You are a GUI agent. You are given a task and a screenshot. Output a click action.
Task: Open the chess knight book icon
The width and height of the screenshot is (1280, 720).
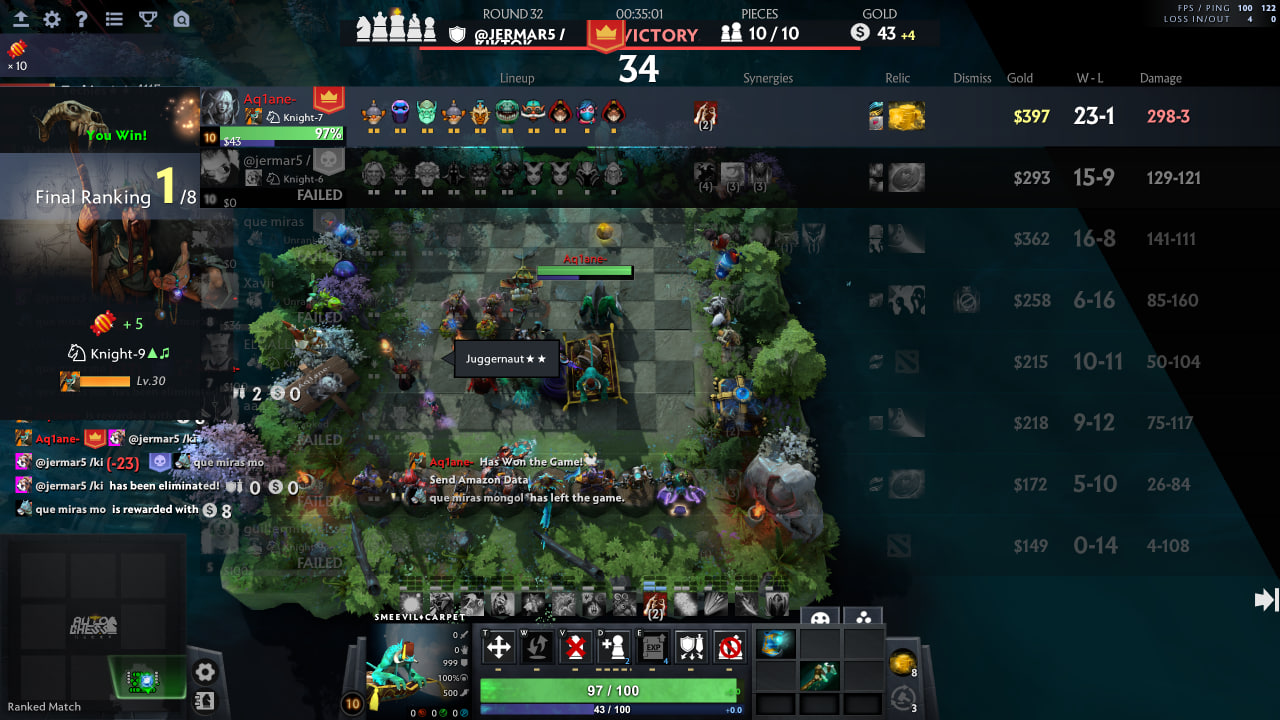[x=204, y=701]
